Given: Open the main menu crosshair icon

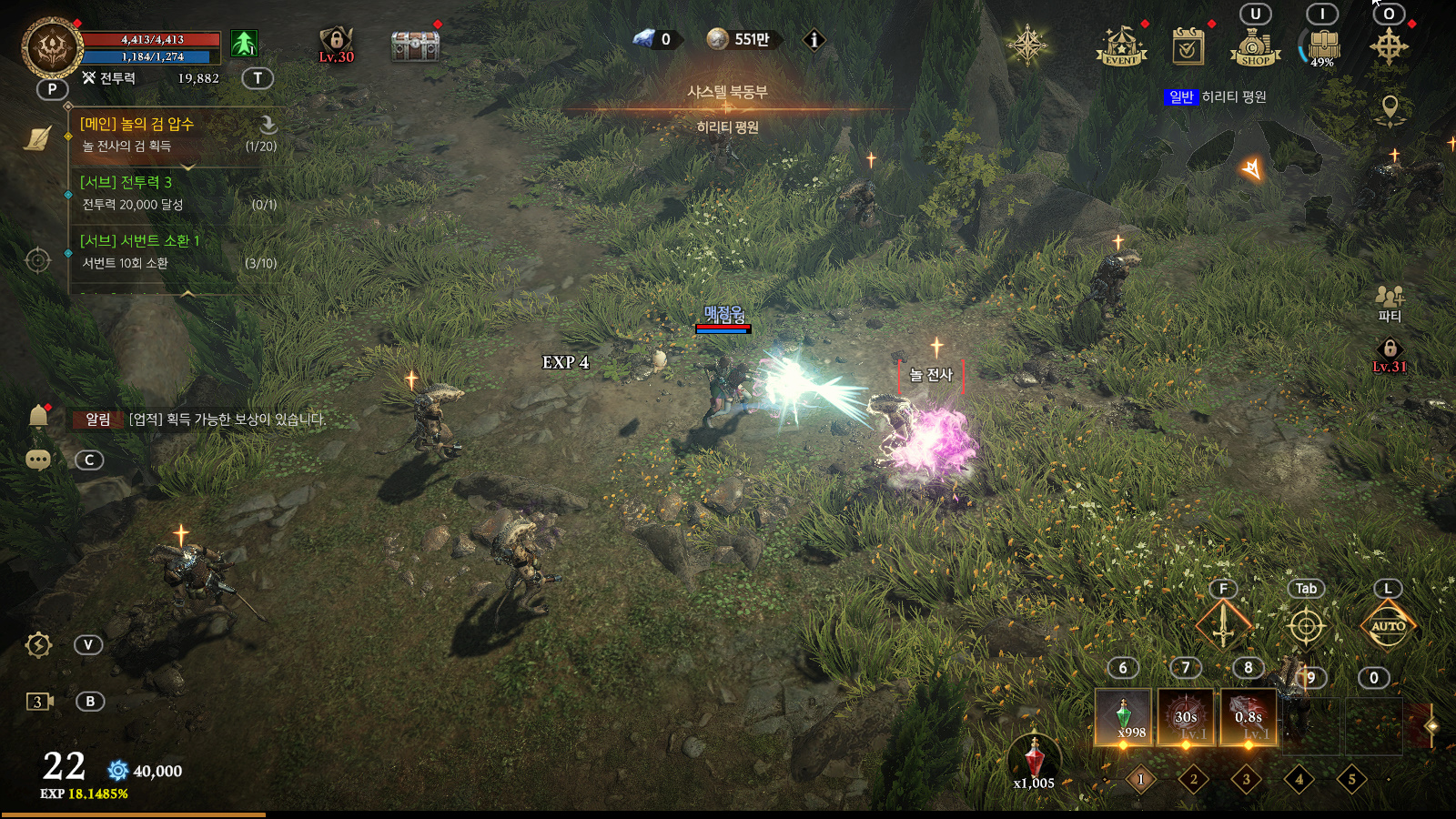Looking at the screenshot, I should coord(1389,45).
